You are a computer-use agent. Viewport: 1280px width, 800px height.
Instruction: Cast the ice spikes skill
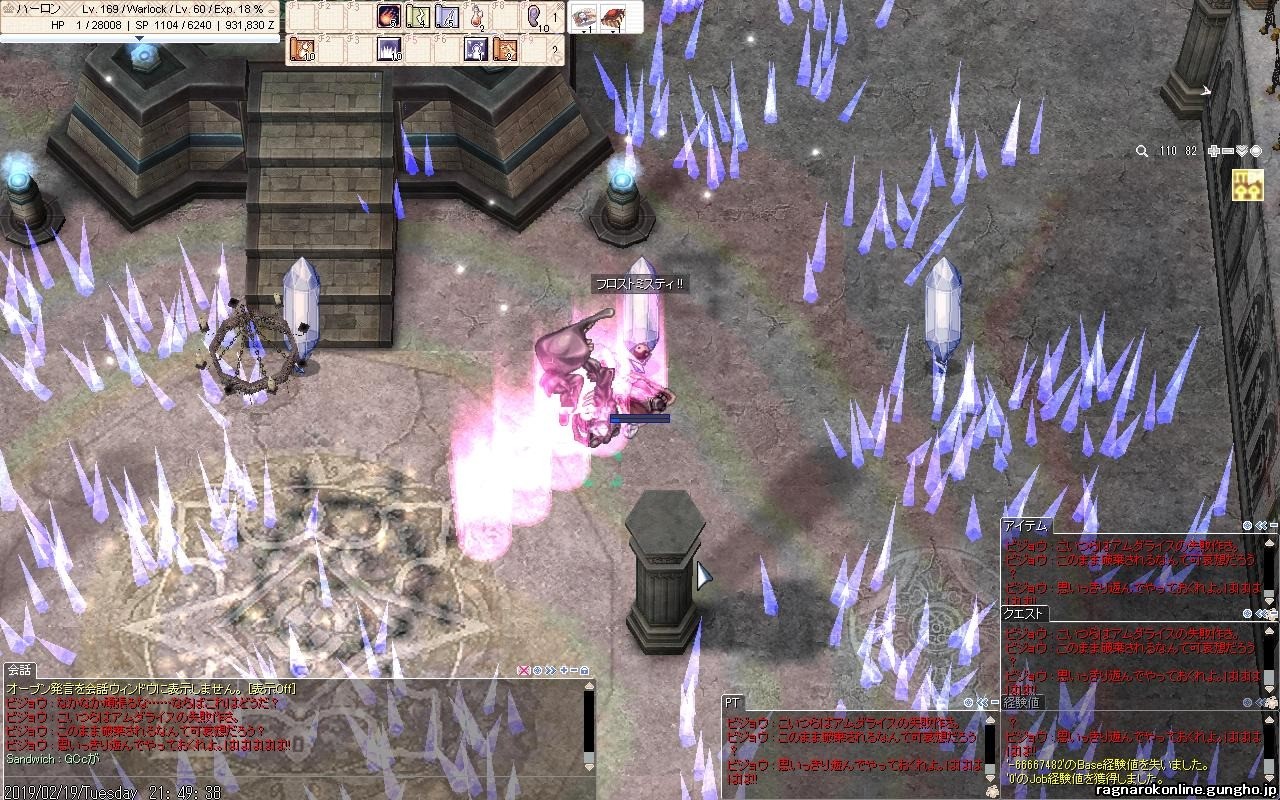388,49
